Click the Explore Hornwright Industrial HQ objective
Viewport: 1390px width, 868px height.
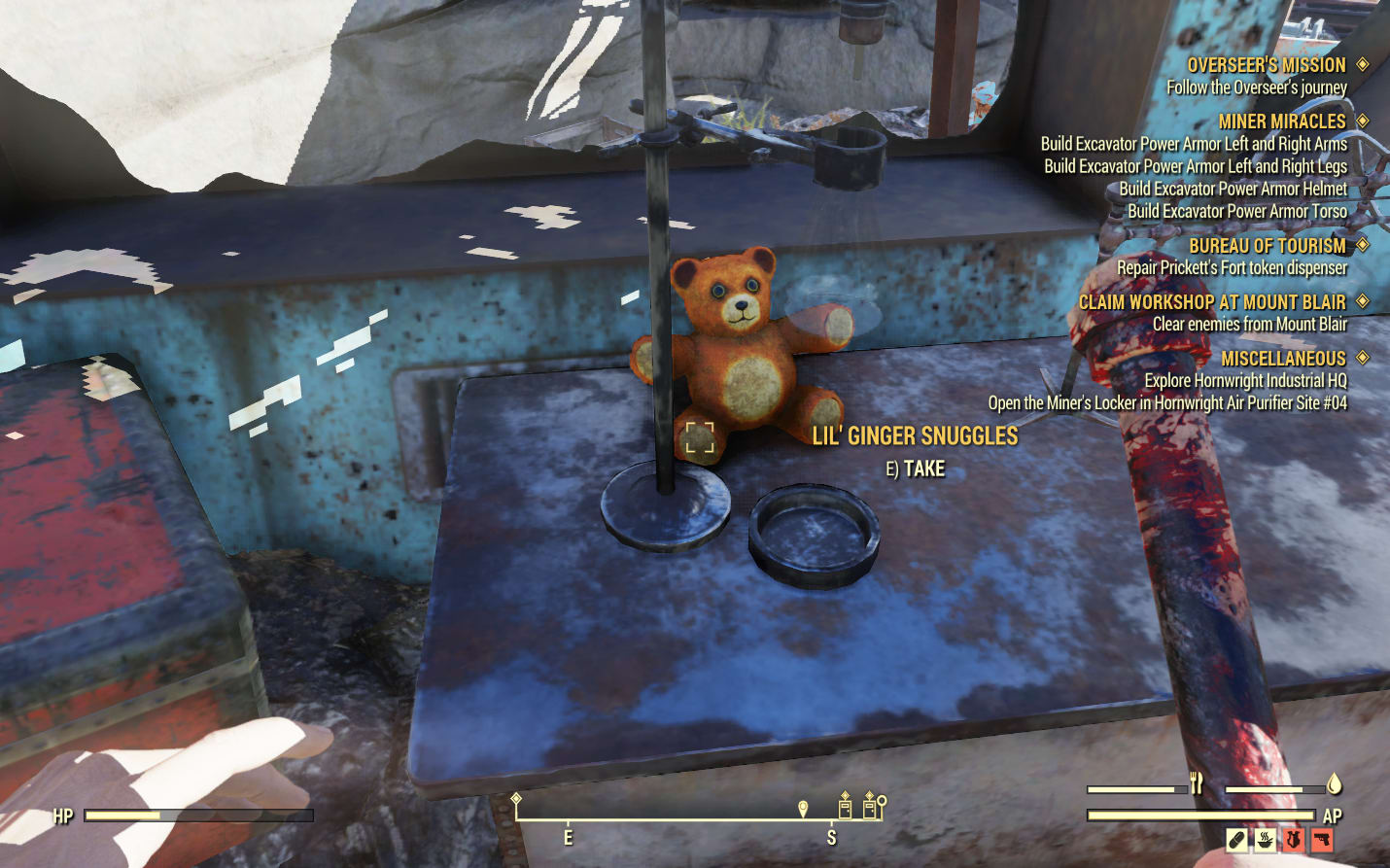coord(1245,381)
